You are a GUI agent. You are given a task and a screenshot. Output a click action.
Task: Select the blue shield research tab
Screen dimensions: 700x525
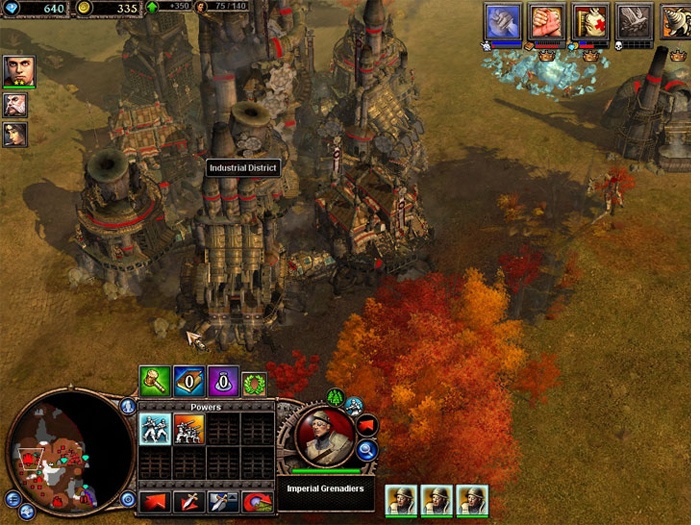tap(188, 380)
